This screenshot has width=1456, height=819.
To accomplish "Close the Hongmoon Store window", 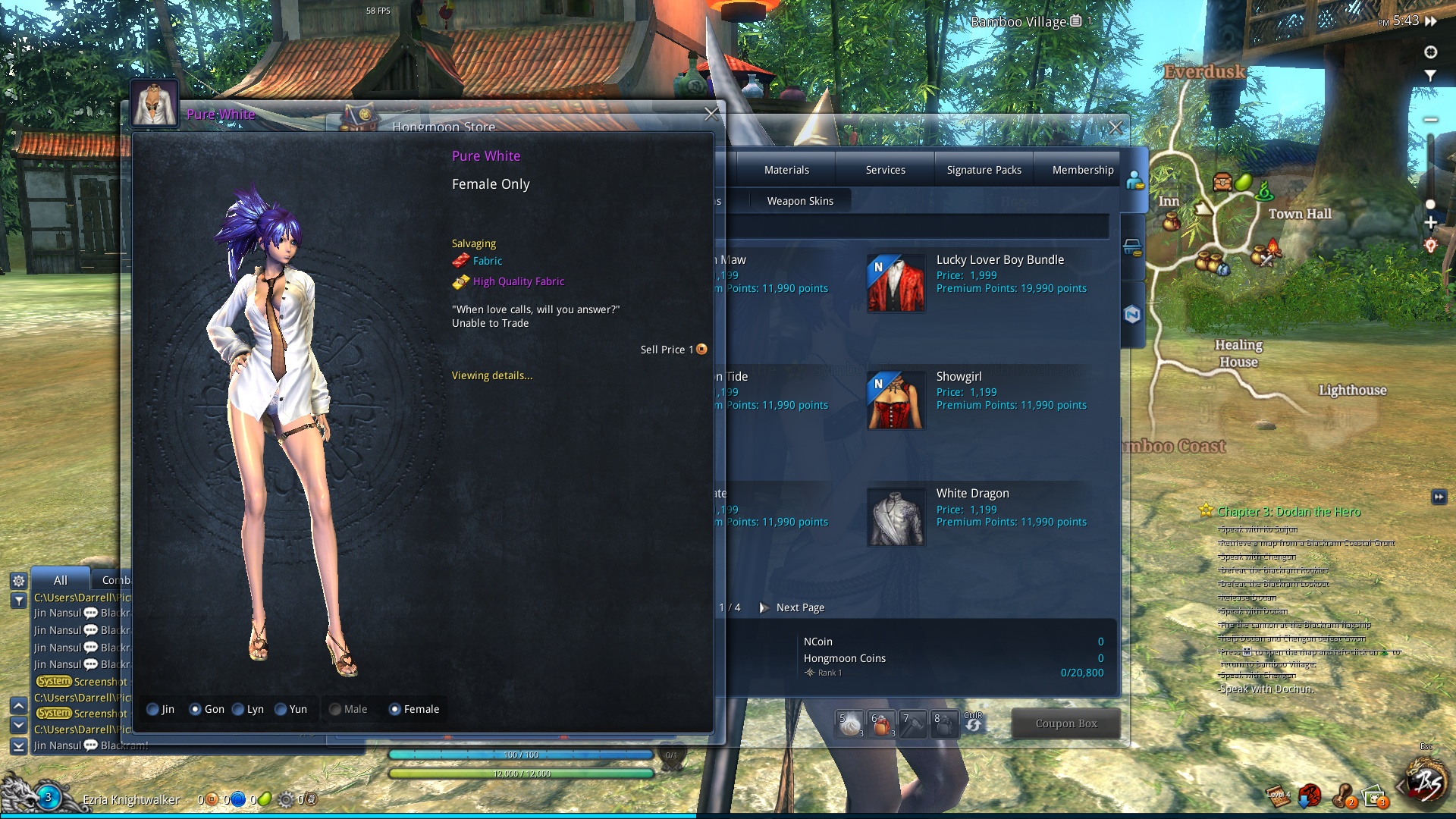I will point(1115,128).
